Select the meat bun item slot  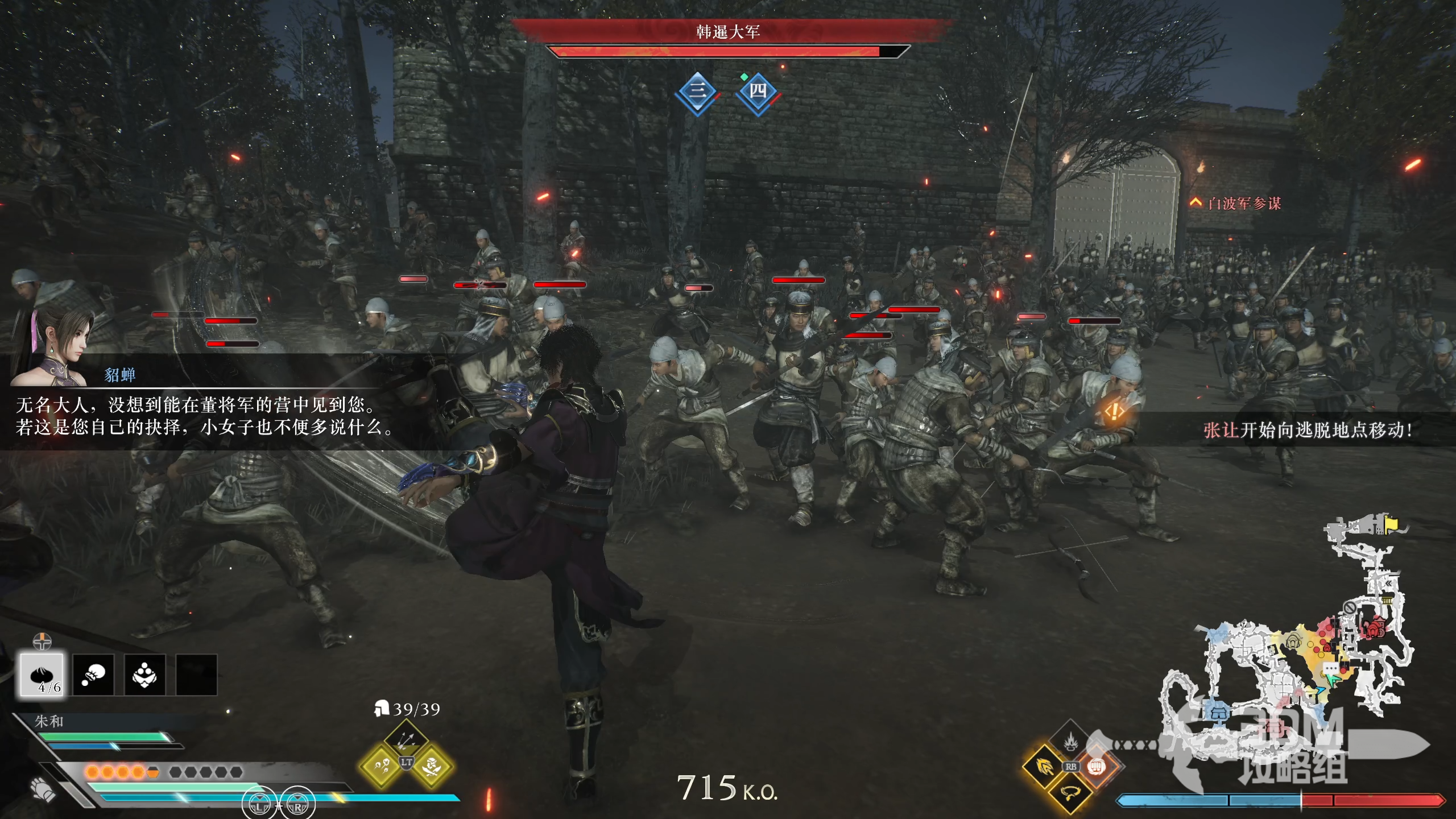[x=42, y=675]
